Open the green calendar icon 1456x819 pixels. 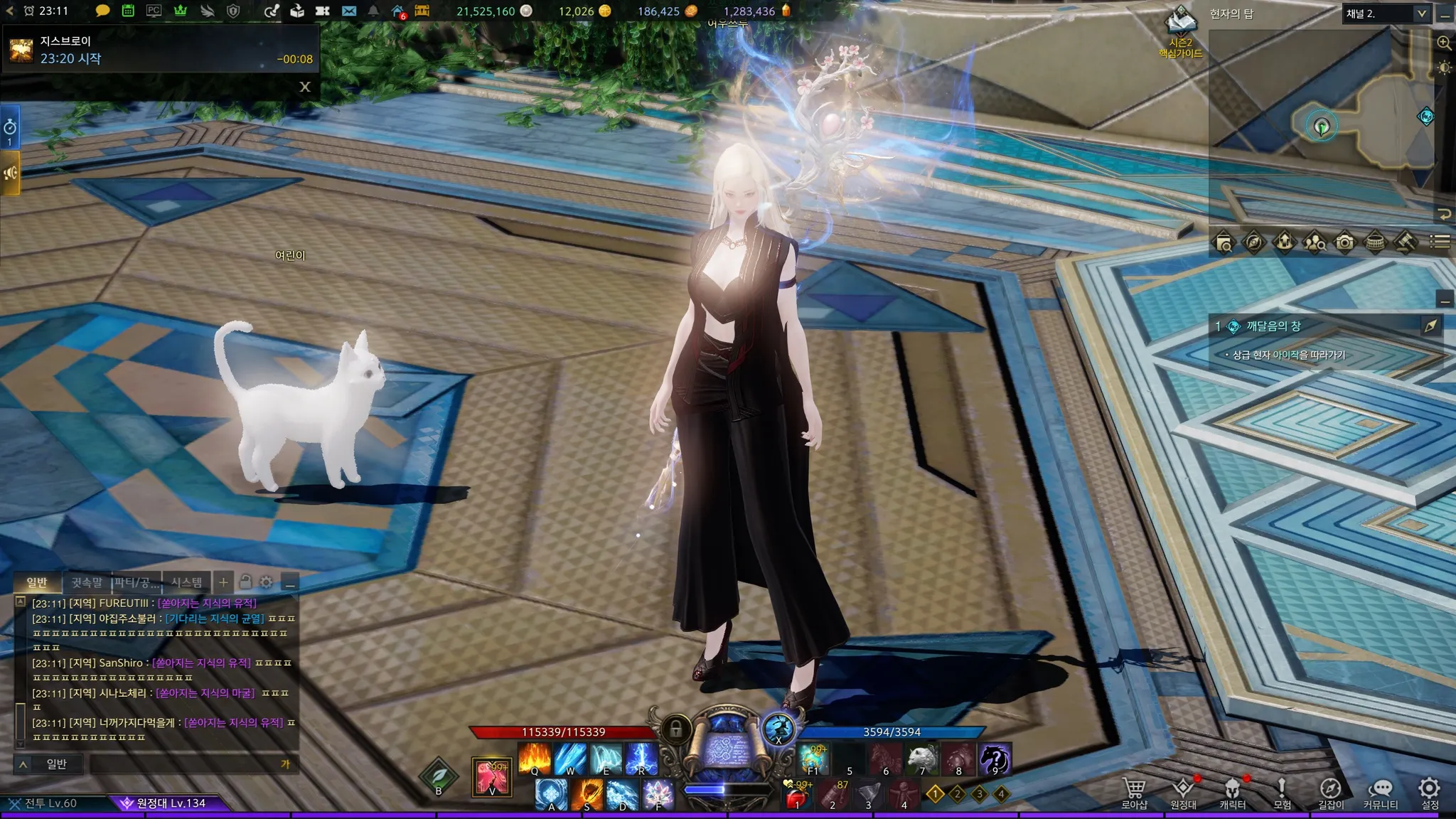coord(128,11)
